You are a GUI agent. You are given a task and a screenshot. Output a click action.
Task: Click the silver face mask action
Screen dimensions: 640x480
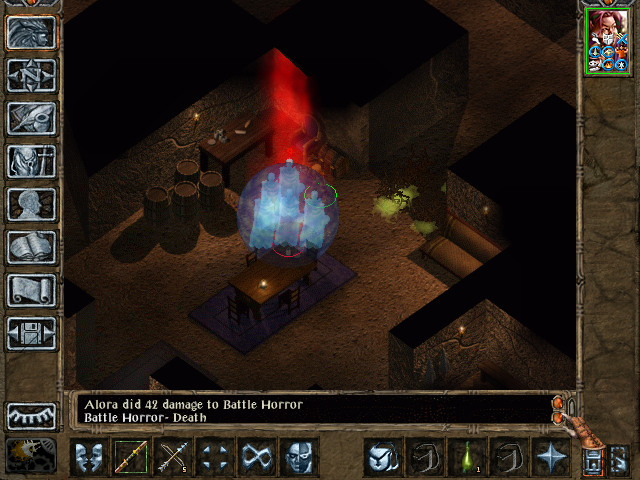[298, 457]
